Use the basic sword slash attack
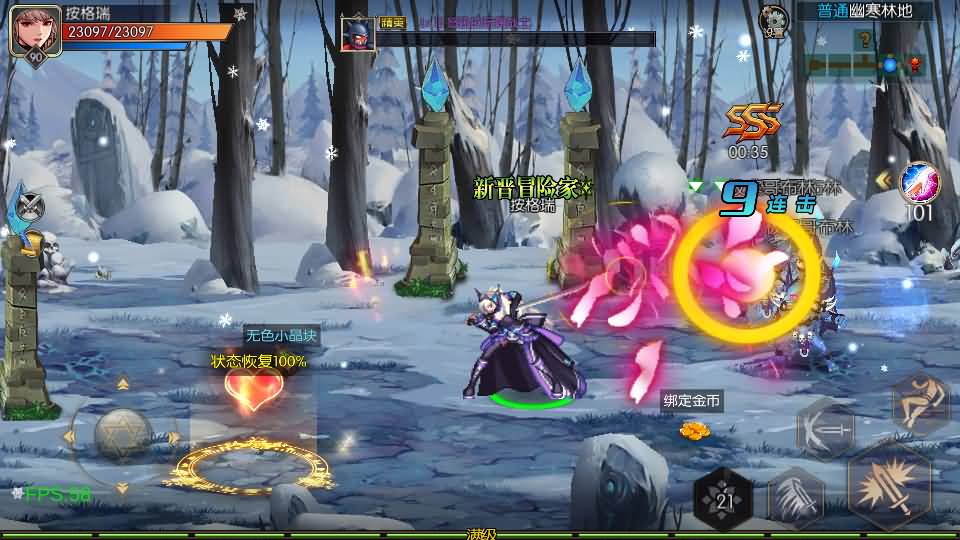 point(889,485)
